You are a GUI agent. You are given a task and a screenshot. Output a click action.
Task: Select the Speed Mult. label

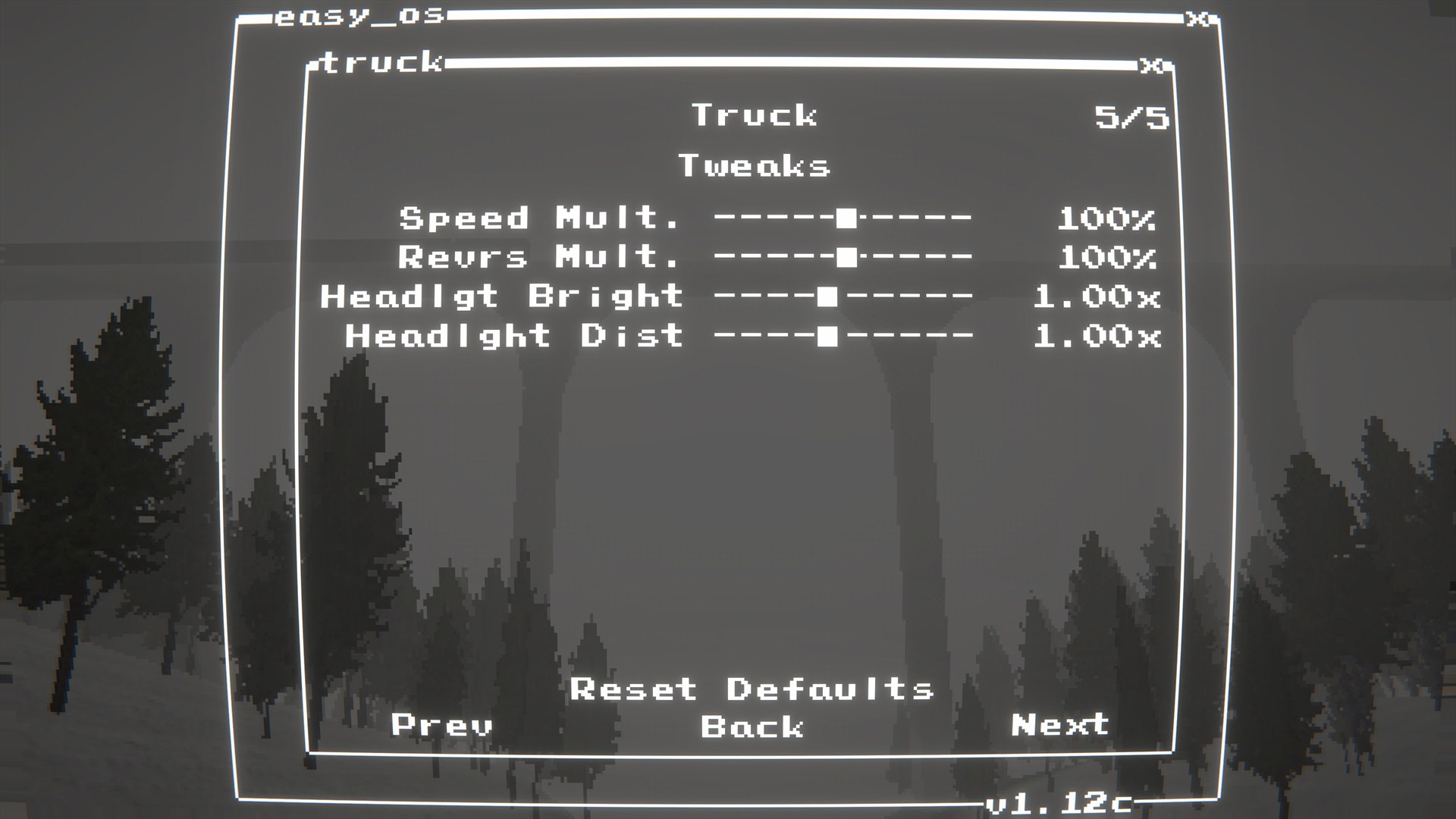pyautogui.click(x=540, y=219)
